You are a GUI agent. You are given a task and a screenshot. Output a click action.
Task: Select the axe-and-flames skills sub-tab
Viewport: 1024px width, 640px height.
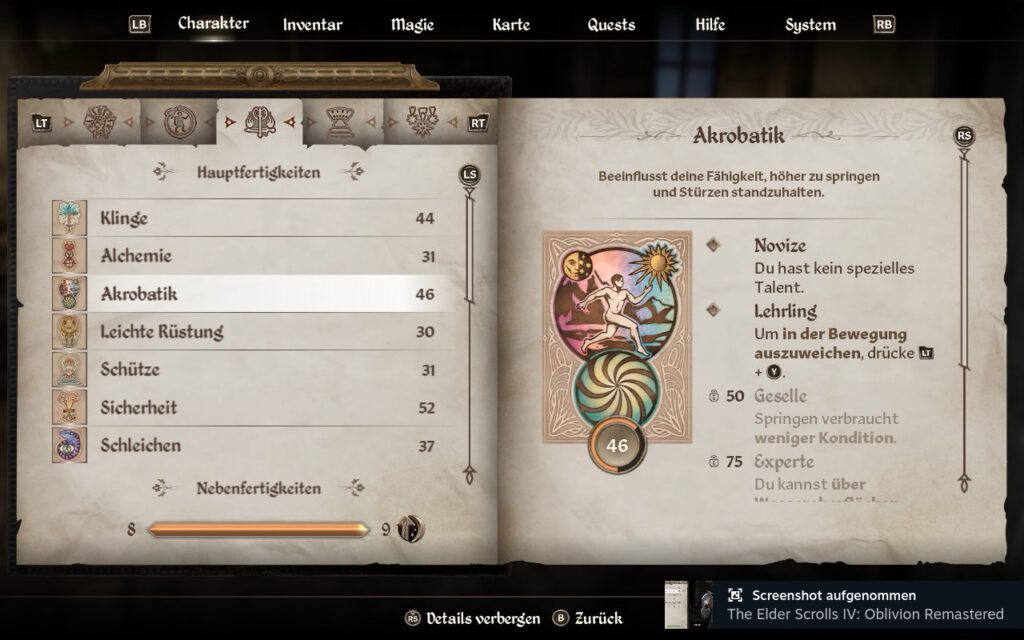pos(259,122)
